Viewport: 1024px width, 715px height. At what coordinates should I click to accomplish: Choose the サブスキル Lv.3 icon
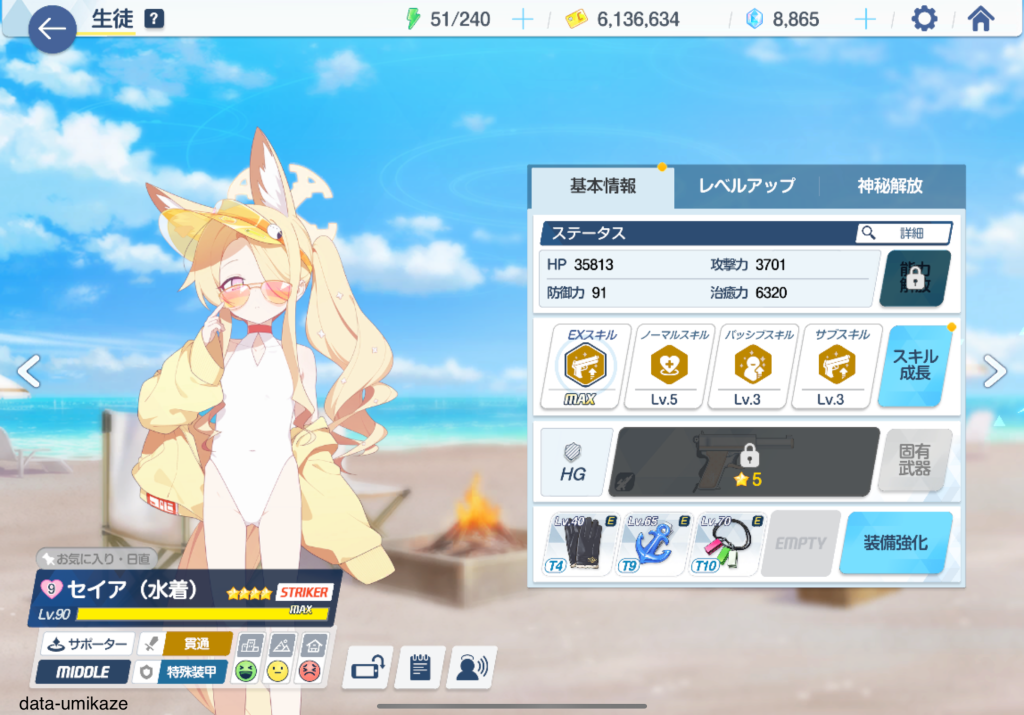[830, 366]
